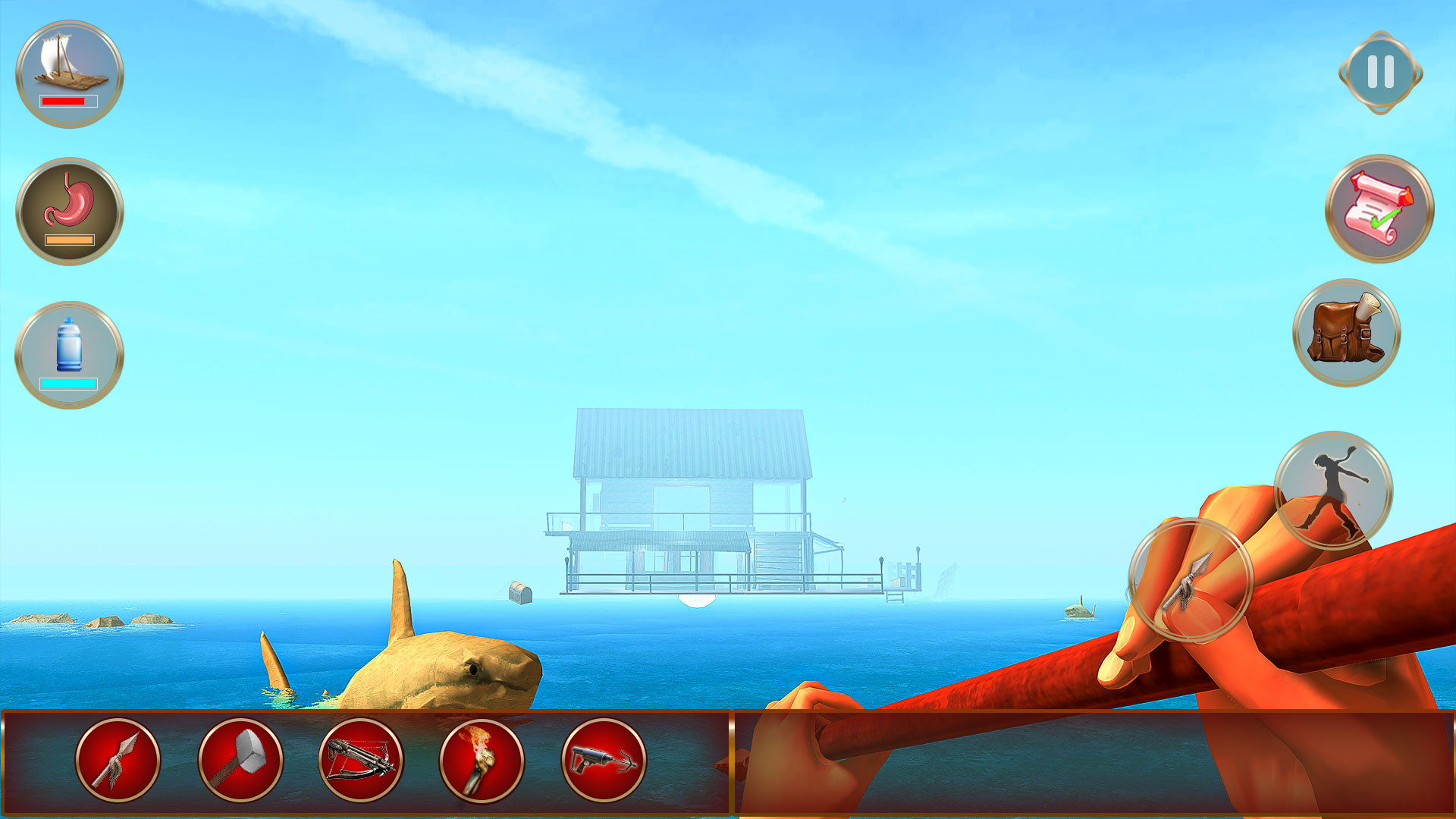This screenshot has height=819, width=1456.
Task: Tap the water bottle thirst indicator
Action: click(68, 345)
